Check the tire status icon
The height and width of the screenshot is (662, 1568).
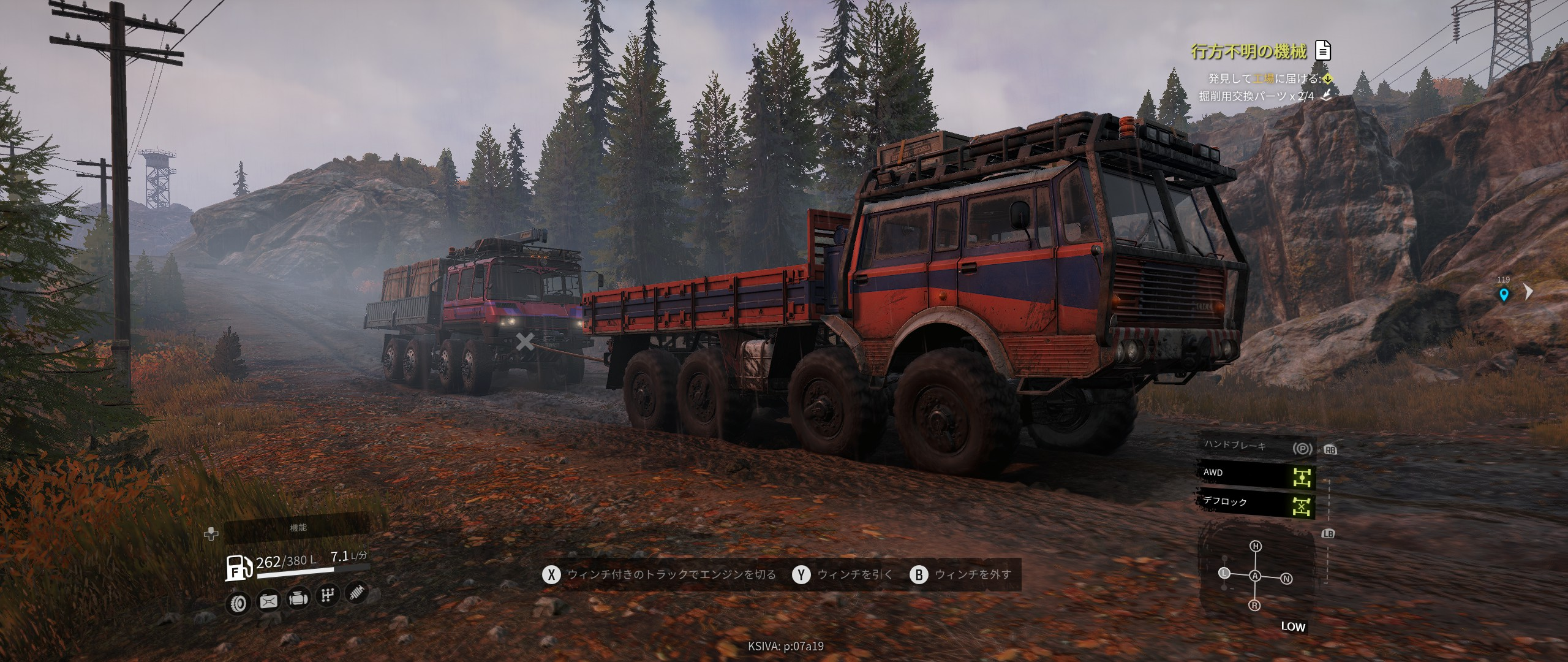[238, 604]
